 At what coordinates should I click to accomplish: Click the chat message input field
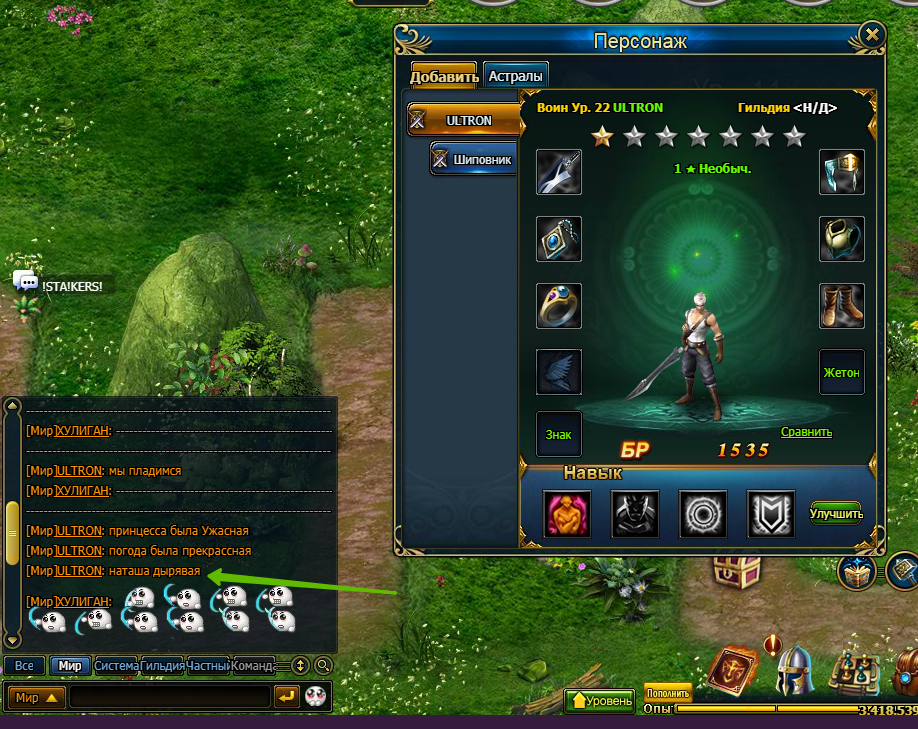pyautogui.click(x=170, y=697)
